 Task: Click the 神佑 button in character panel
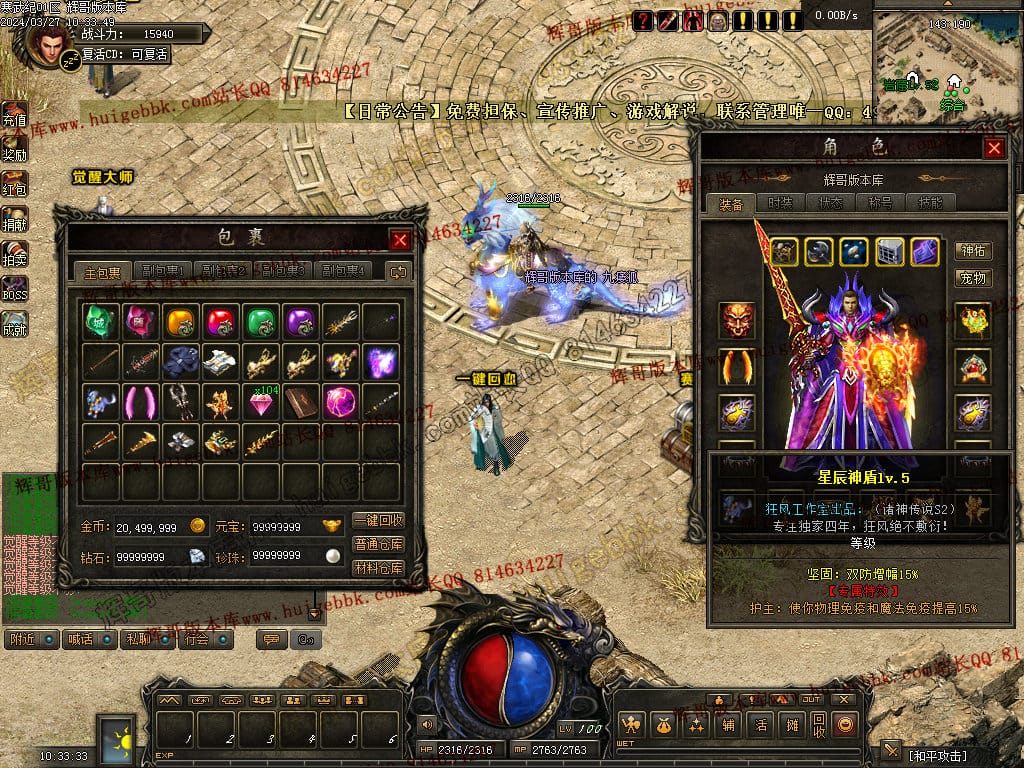click(x=973, y=251)
